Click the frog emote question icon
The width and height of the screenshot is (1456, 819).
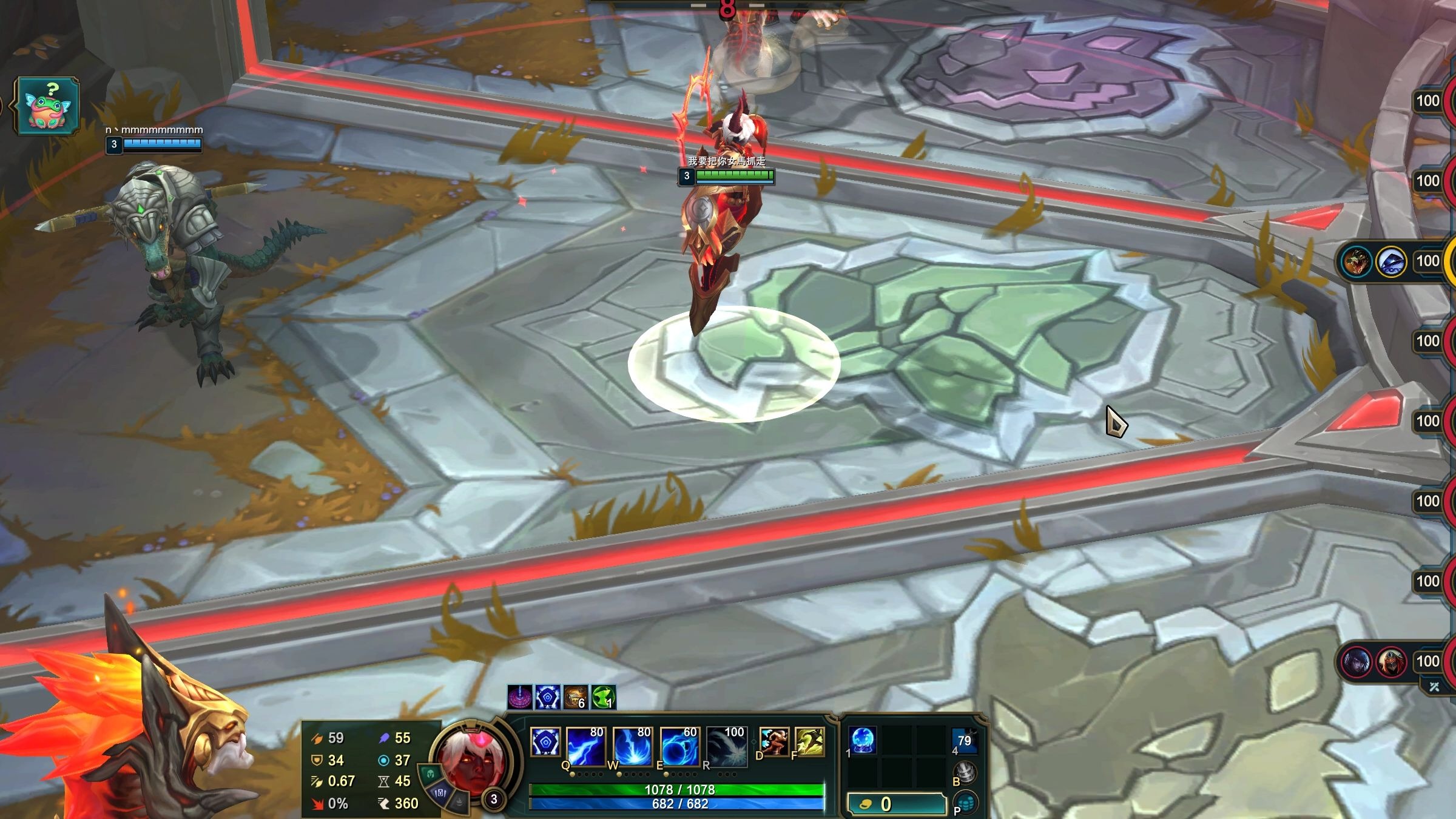(47, 106)
